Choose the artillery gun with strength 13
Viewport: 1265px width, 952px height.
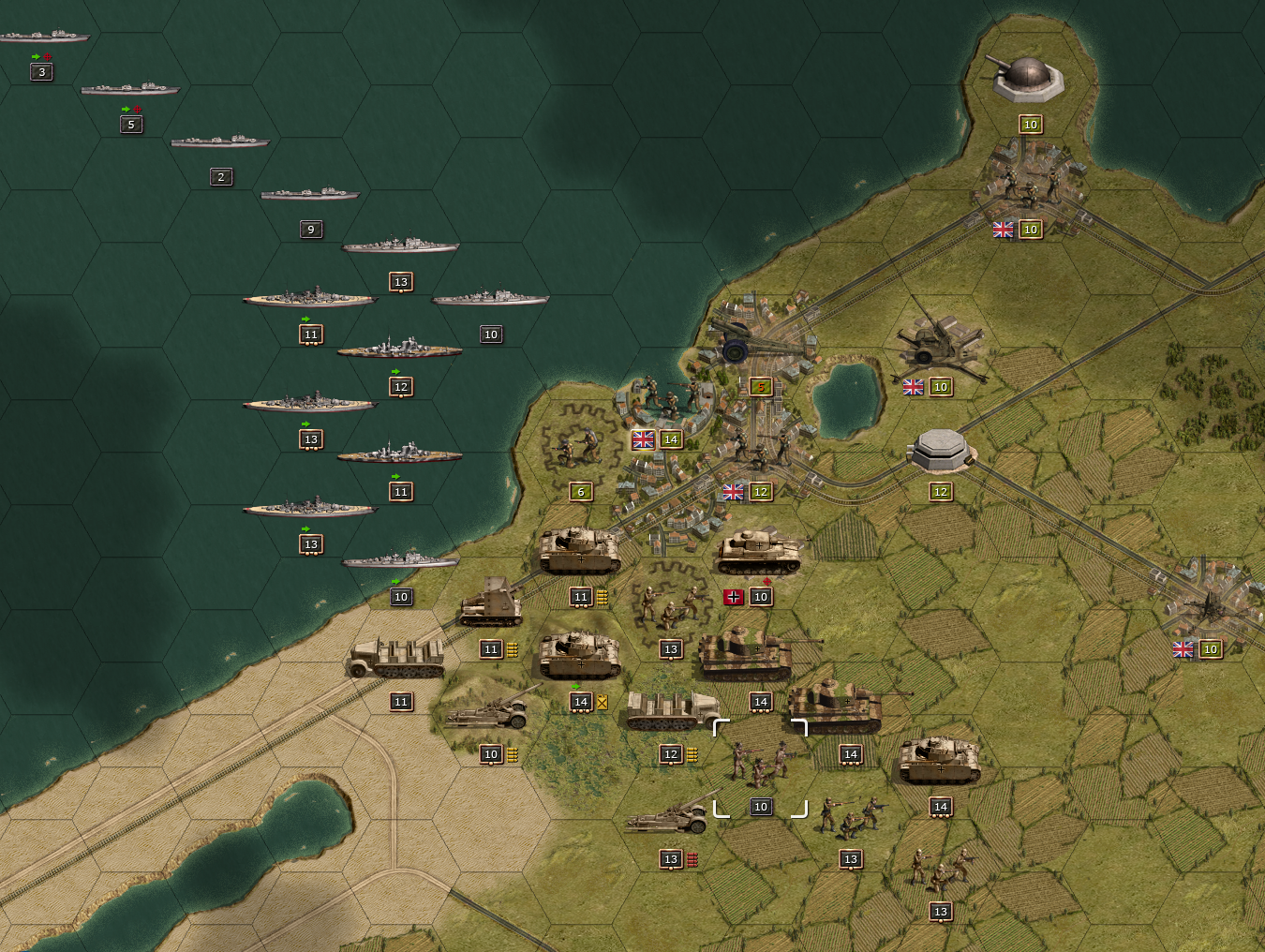click(x=669, y=817)
